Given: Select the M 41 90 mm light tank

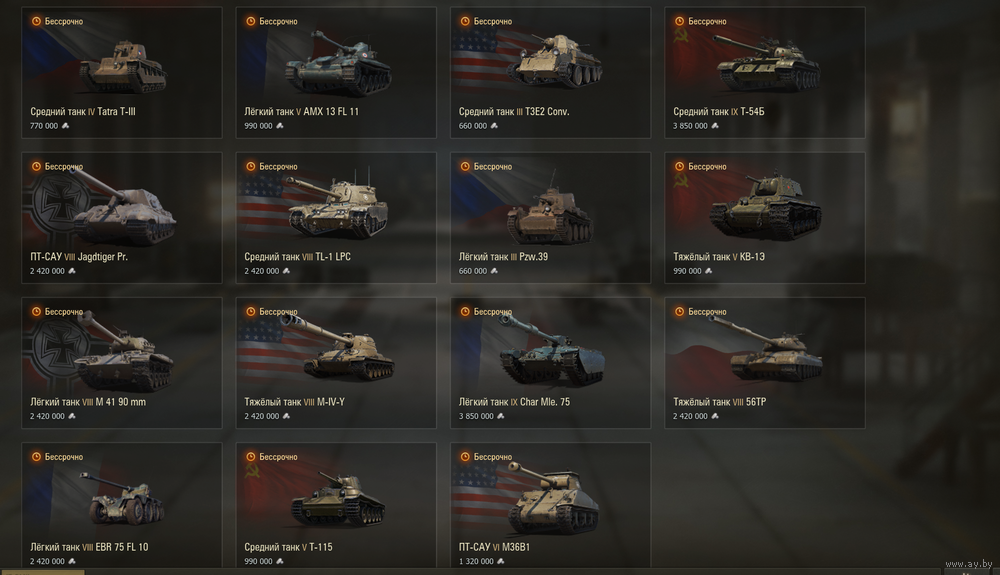Looking at the screenshot, I should 121,362.
